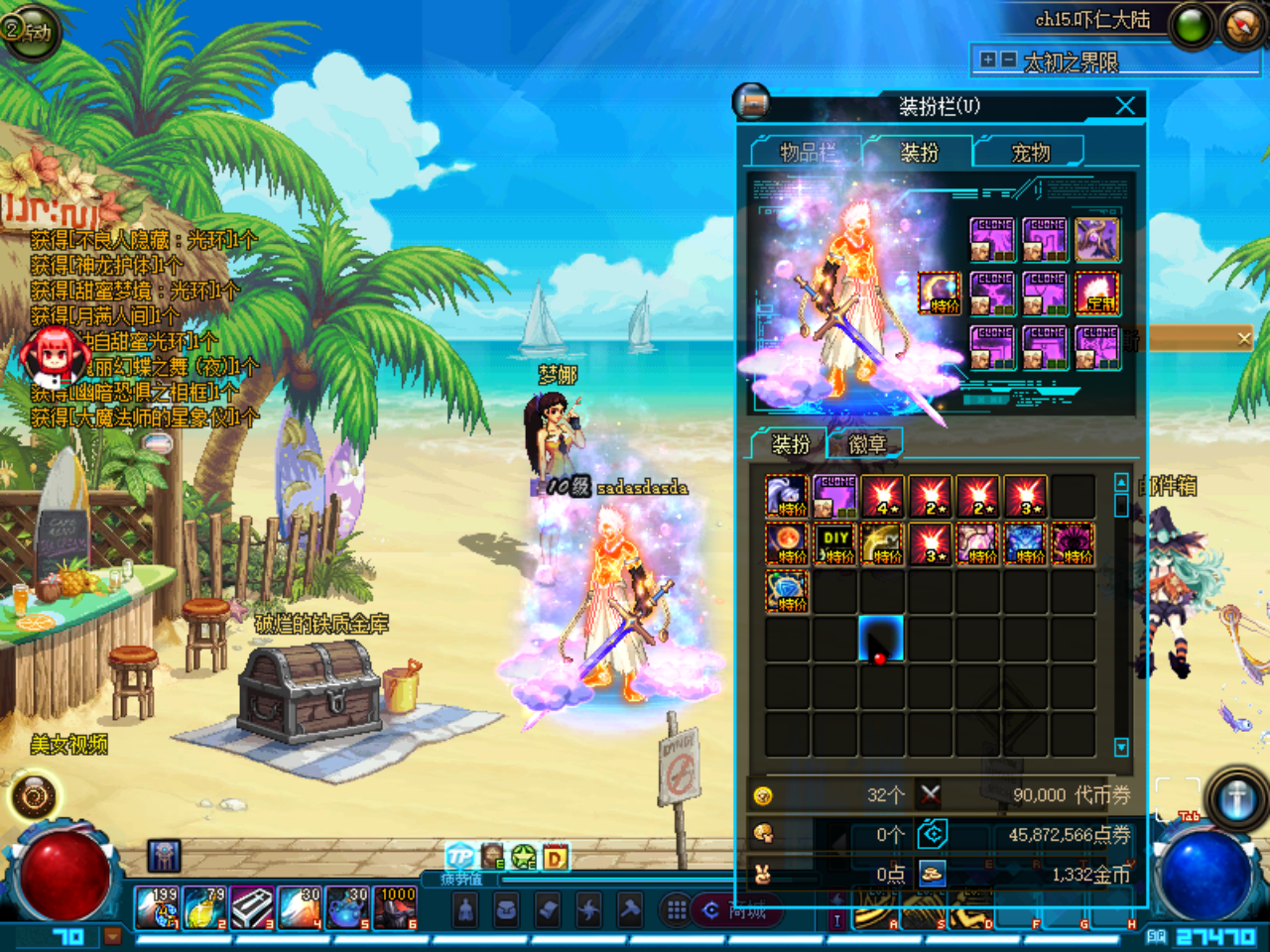This screenshot has height=952, width=1270.
Task: Click the crossed swords icon beside 90,000 代币券
Action: click(x=929, y=792)
